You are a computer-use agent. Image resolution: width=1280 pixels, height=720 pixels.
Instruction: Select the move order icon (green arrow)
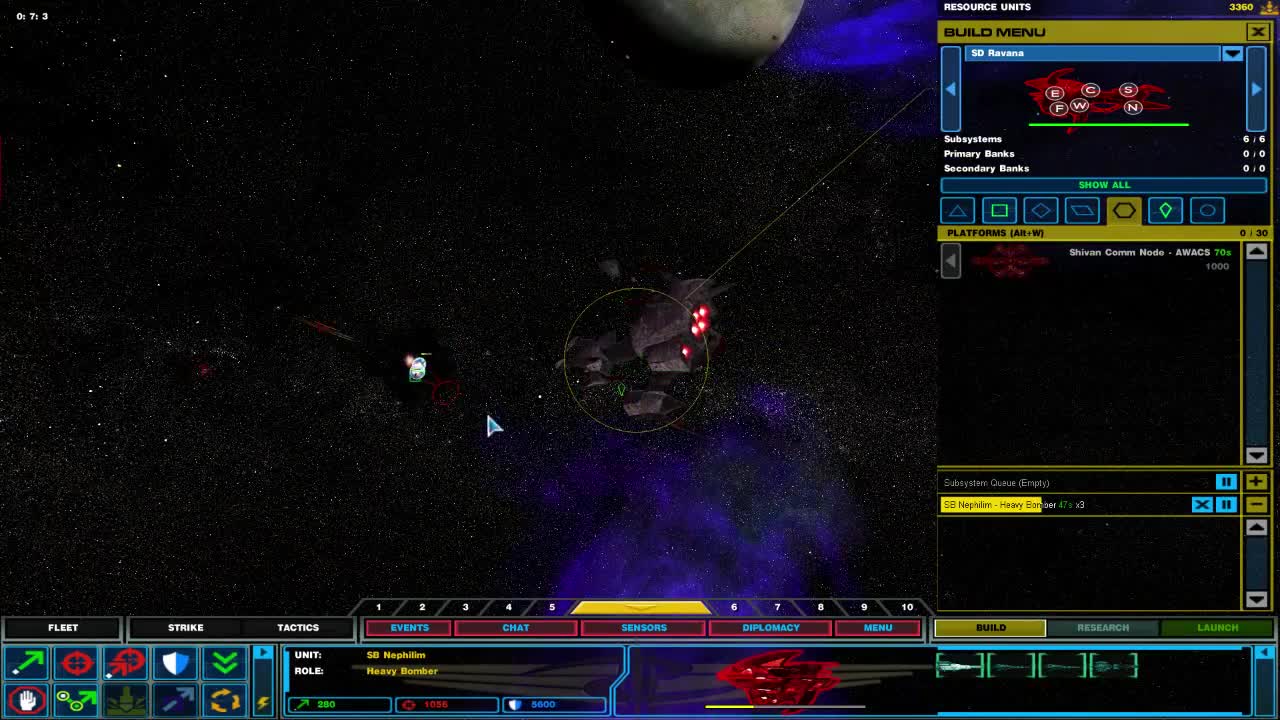pyautogui.click(x=27, y=662)
